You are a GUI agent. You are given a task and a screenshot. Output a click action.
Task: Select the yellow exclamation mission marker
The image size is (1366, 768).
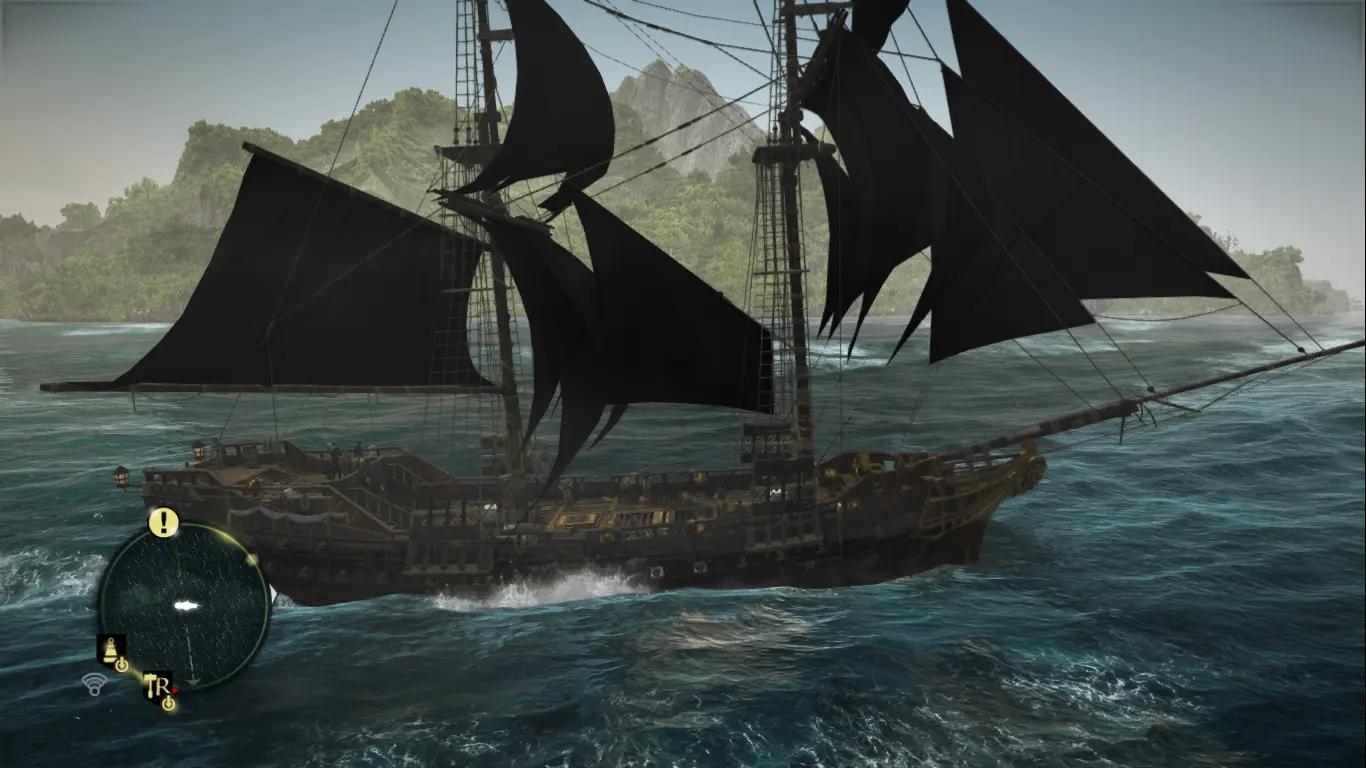click(163, 521)
